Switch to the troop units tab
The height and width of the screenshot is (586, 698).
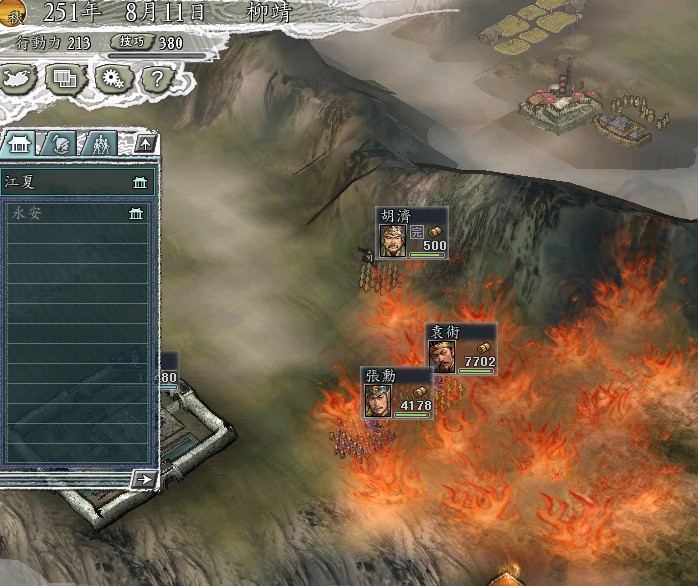(99, 143)
